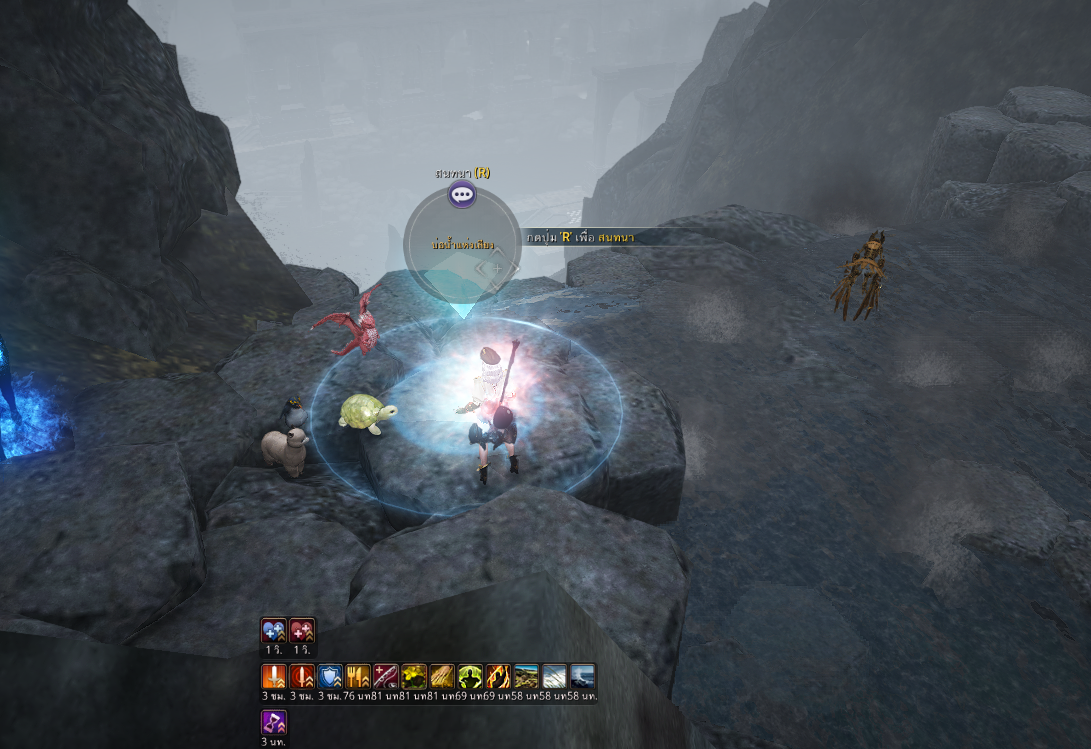Screen dimensions: 1091x749
Task: Inspect the red sword target buff icon
Action: point(302,677)
